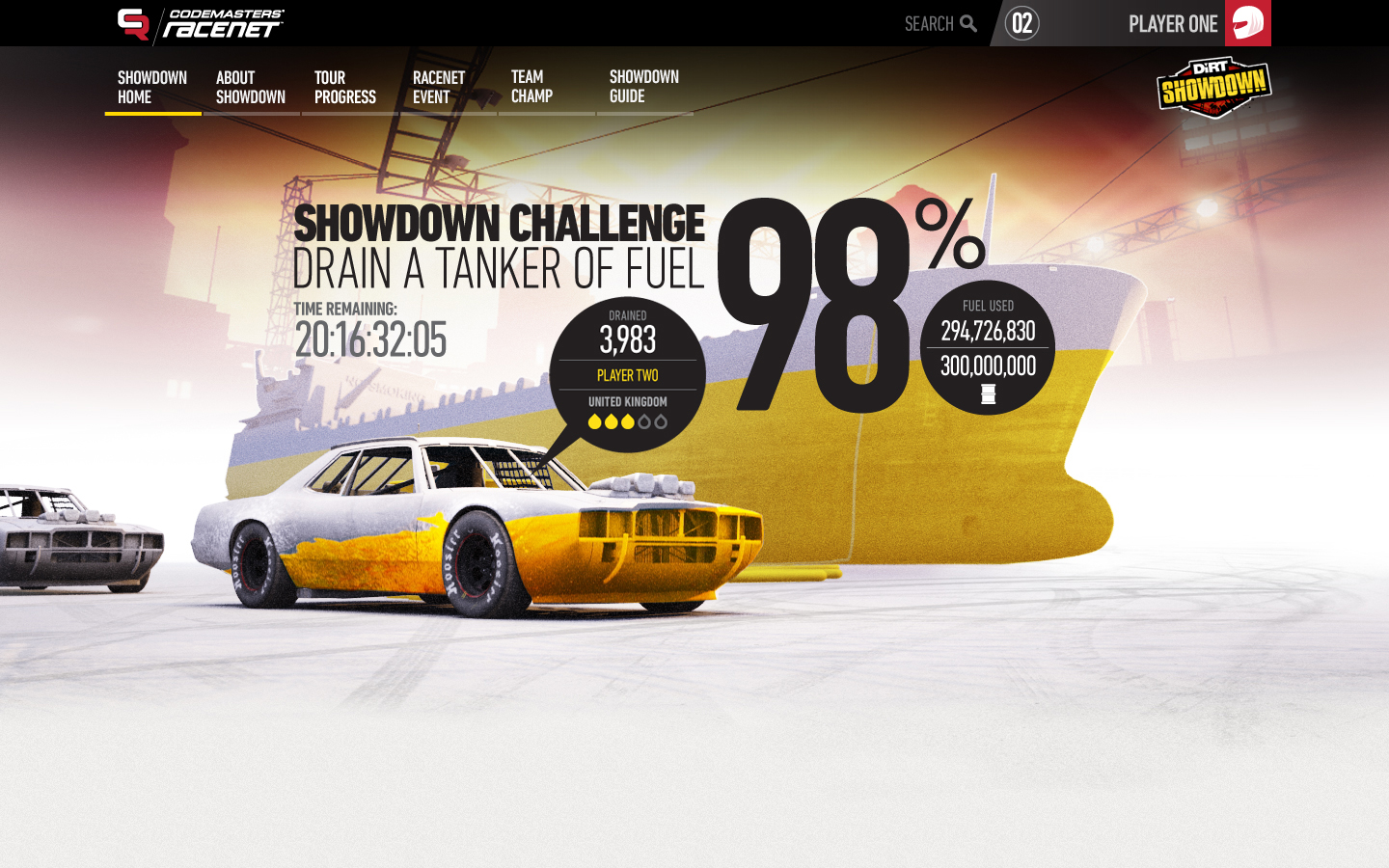
Task: Open the 02 notifications counter
Action: (x=1019, y=23)
